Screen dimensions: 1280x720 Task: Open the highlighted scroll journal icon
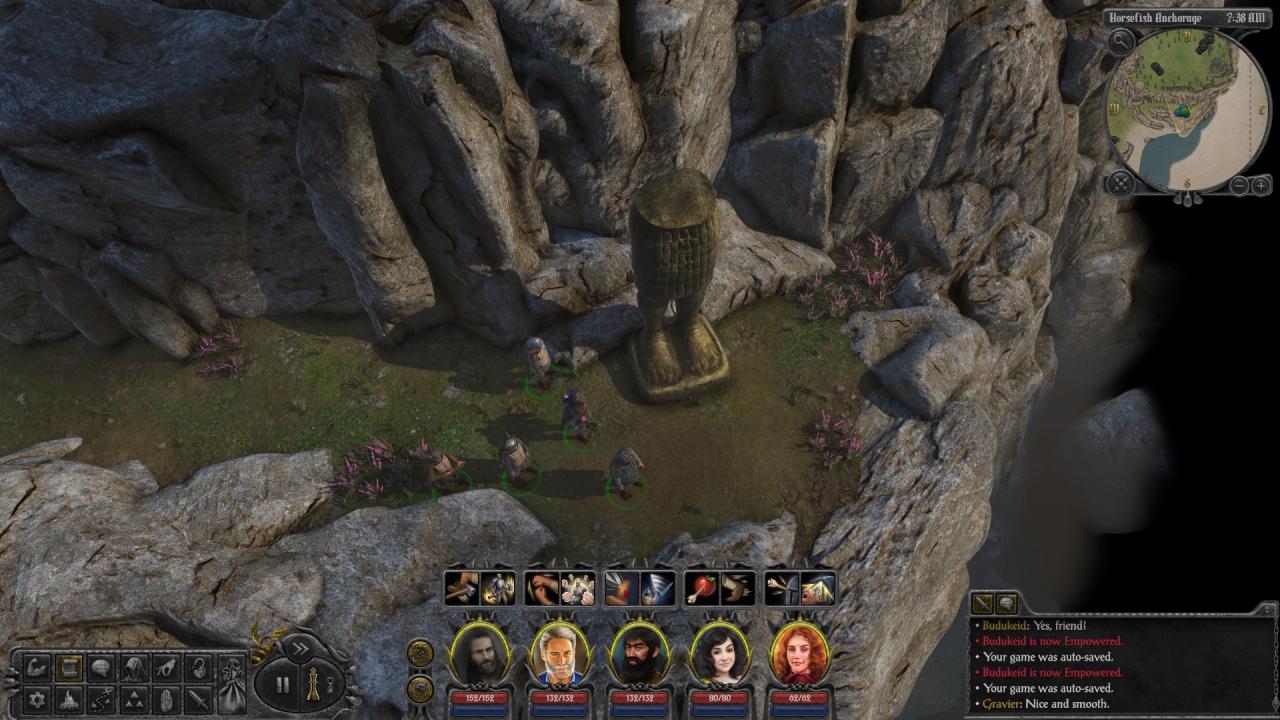coord(69,667)
